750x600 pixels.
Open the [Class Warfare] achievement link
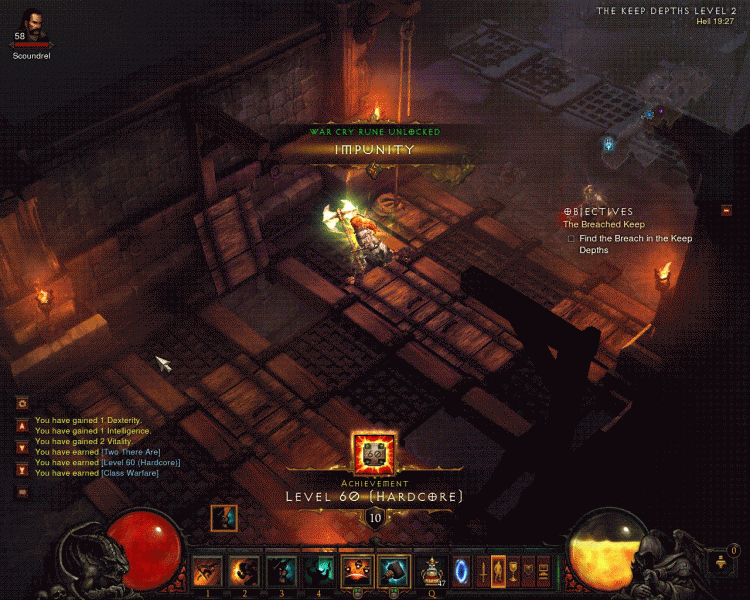pos(129,473)
